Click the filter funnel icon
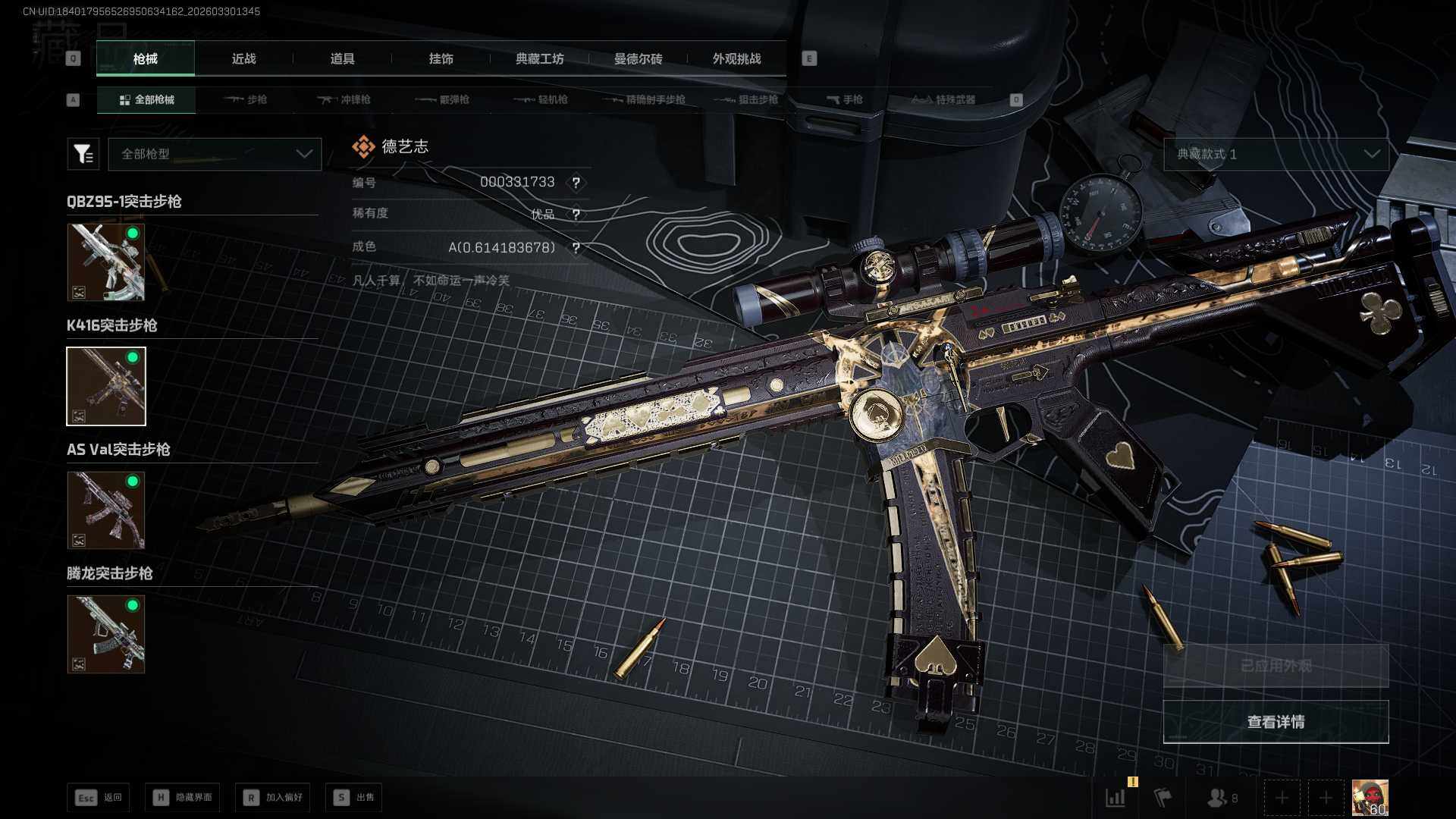 click(x=83, y=154)
